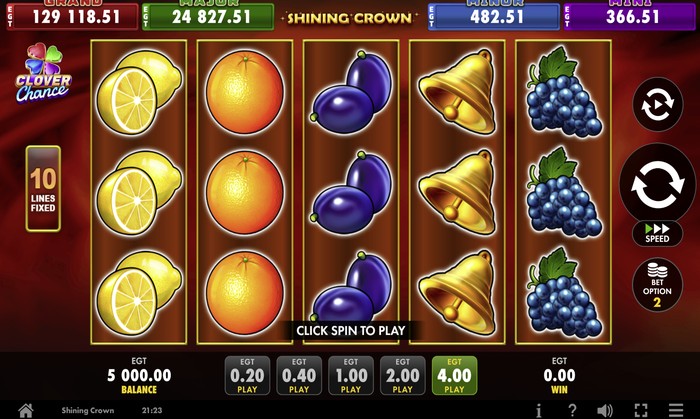
Task: Spin the reels with the large spin button
Action: click(x=658, y=184)
